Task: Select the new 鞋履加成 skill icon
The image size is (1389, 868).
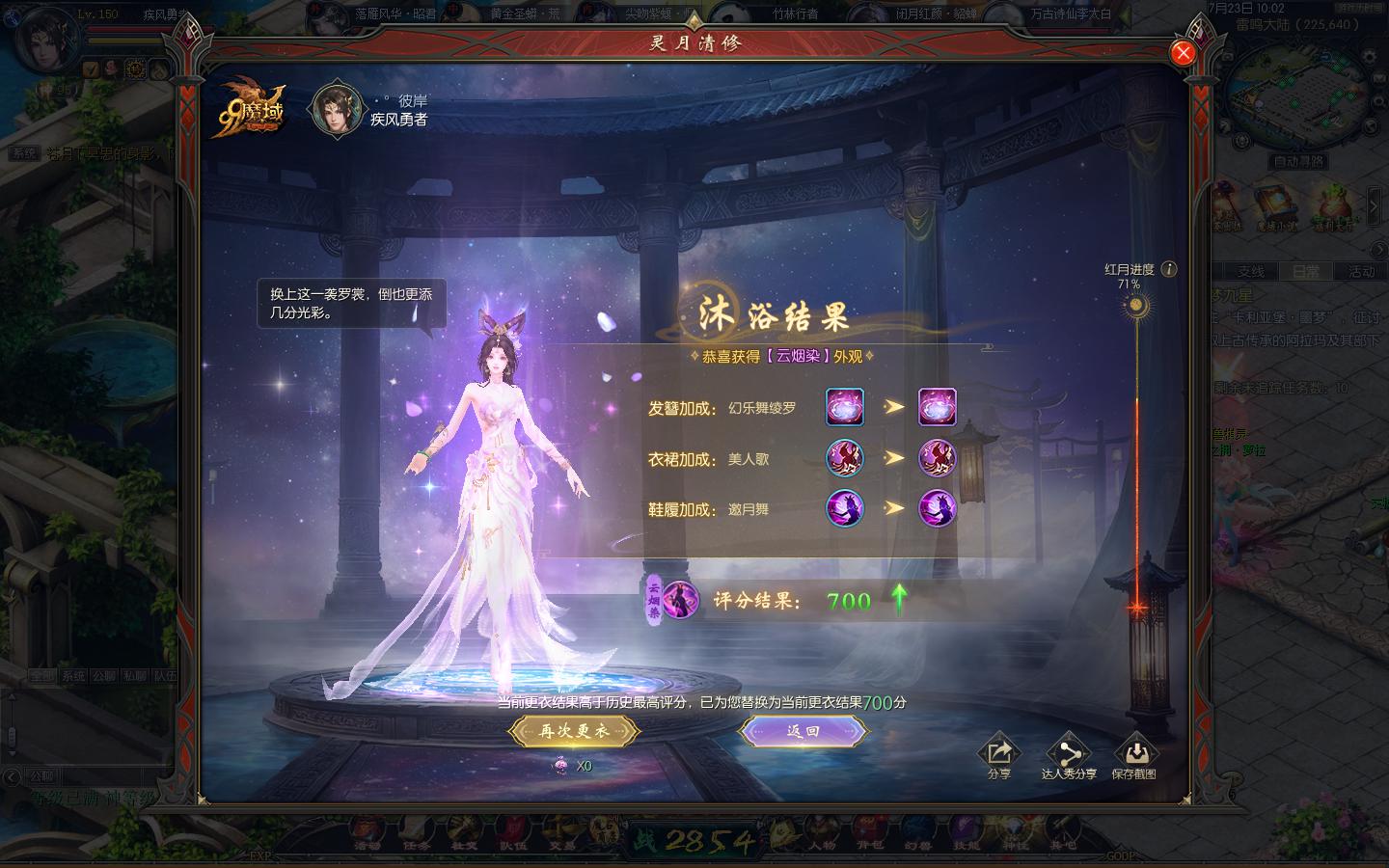Action: [x=937, y=507]
